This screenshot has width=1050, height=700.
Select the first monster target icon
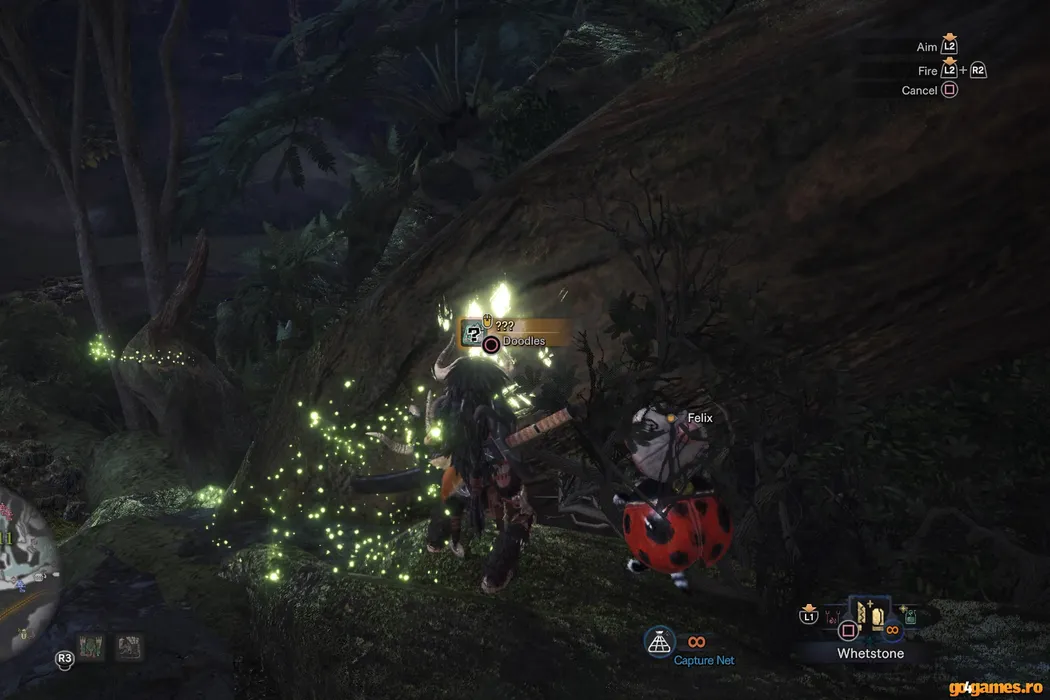[x=92, y=648]
